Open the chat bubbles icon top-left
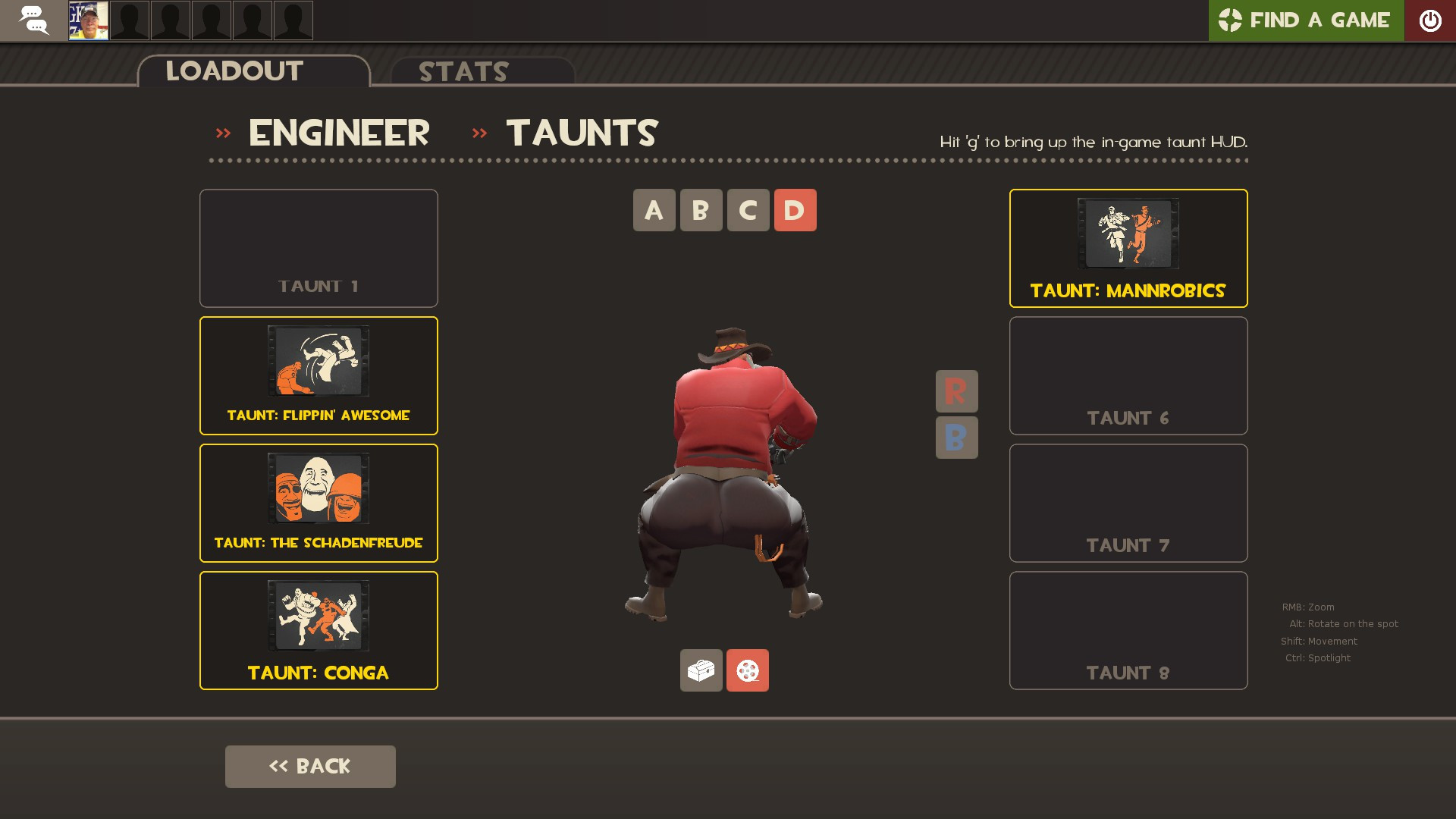This screenshot has height=819, width=1456. pos(34,20)
